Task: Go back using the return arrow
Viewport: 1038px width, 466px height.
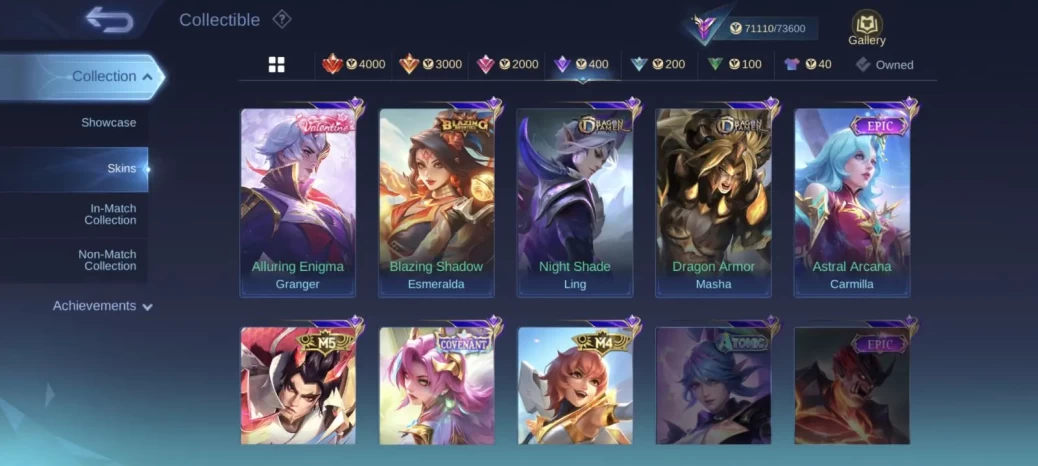Action: 109,20
